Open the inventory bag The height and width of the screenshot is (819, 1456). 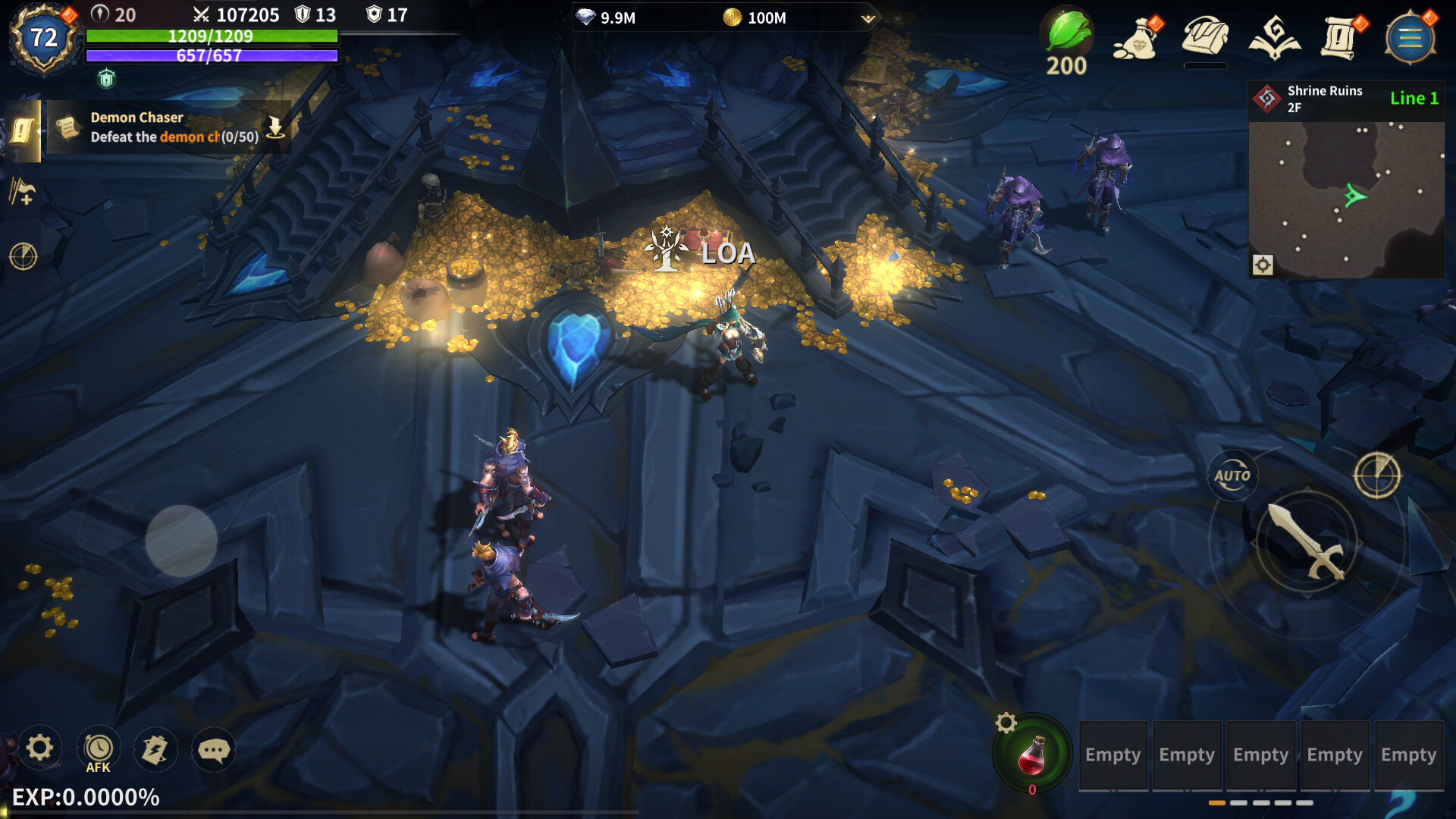click(x=1205, y=38)
